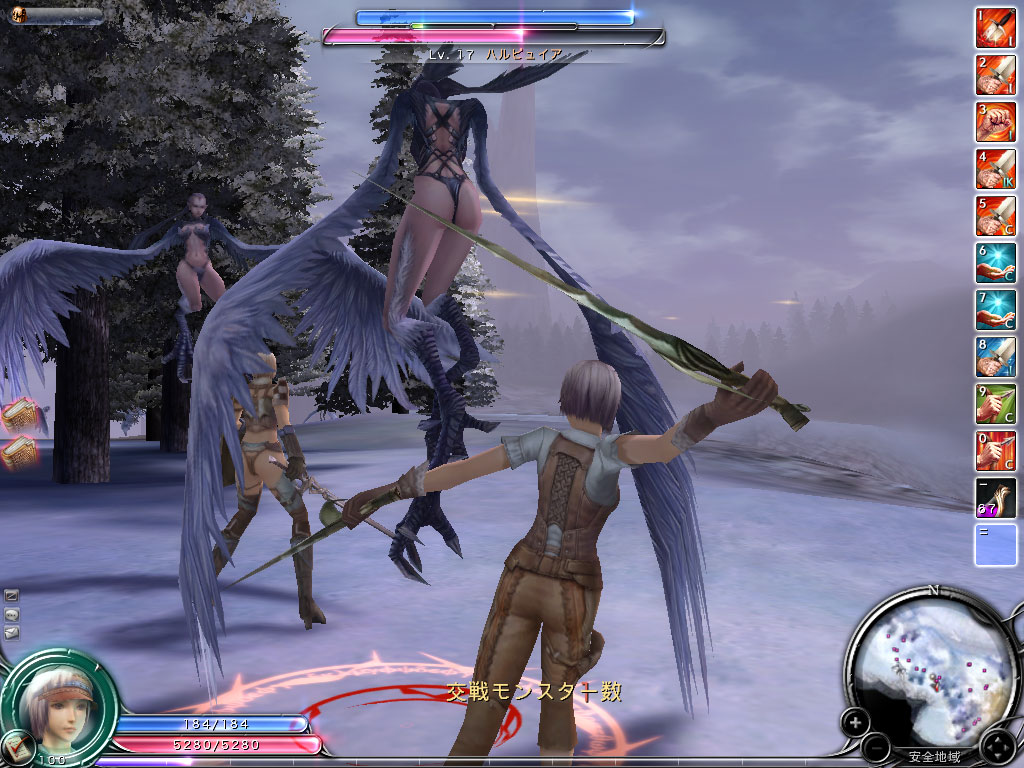
Task: Cast the glowing hand spell in slot 6
Action: point(995,263)
